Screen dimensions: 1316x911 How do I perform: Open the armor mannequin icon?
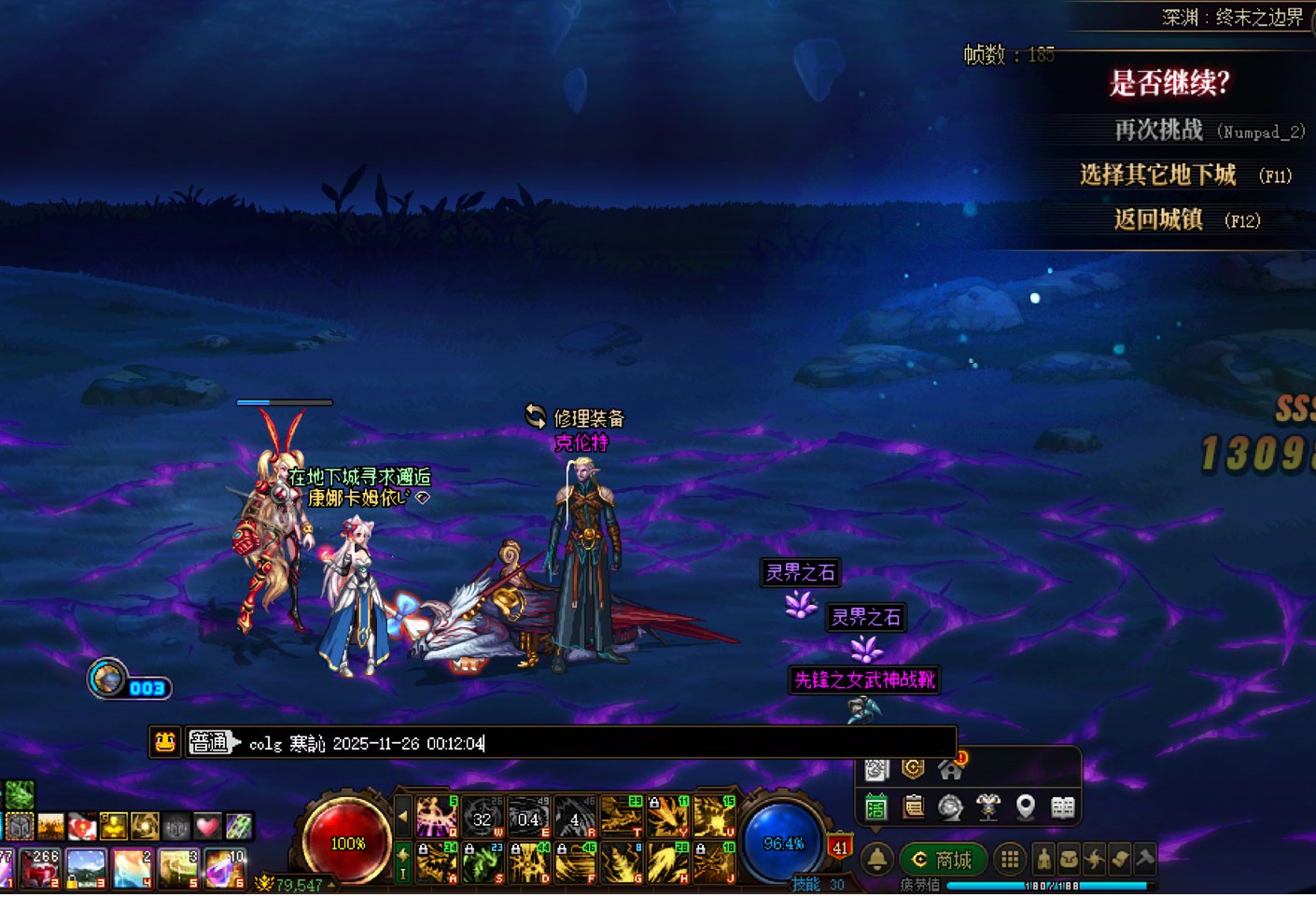[987, 806]
